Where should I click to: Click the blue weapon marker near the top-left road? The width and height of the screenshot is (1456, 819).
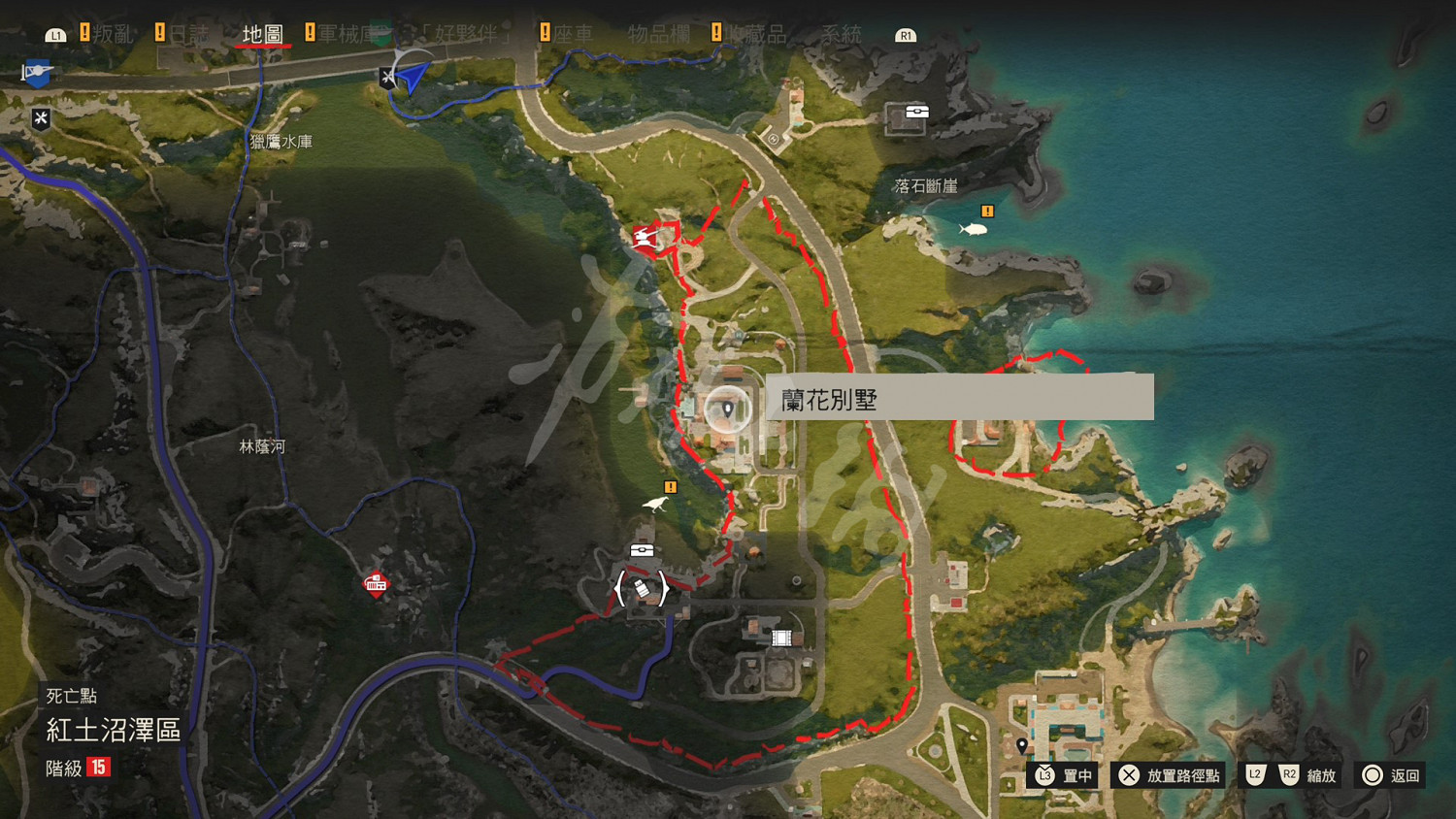coord(37,74)
